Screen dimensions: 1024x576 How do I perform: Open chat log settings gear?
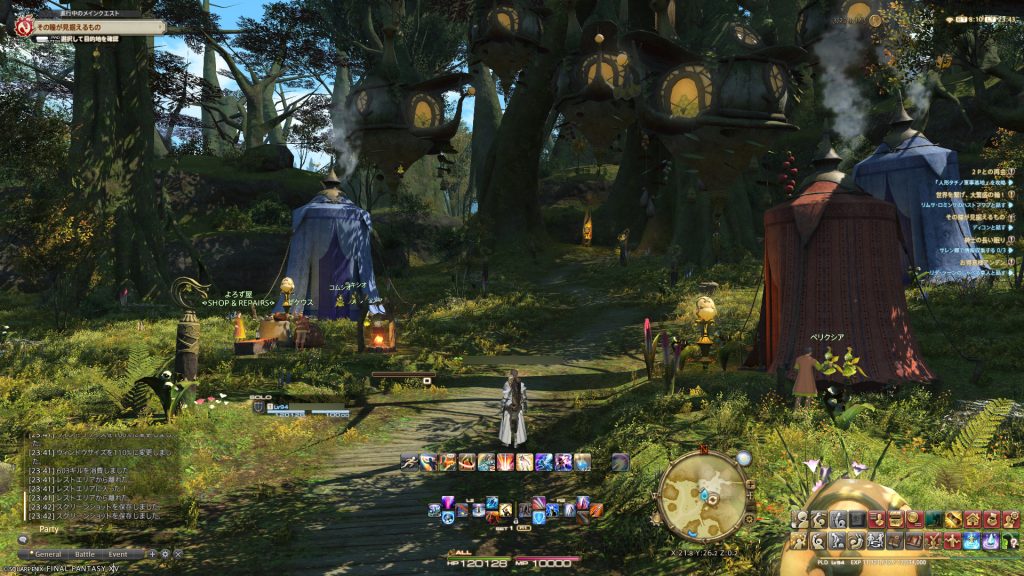tap(165, 553)
